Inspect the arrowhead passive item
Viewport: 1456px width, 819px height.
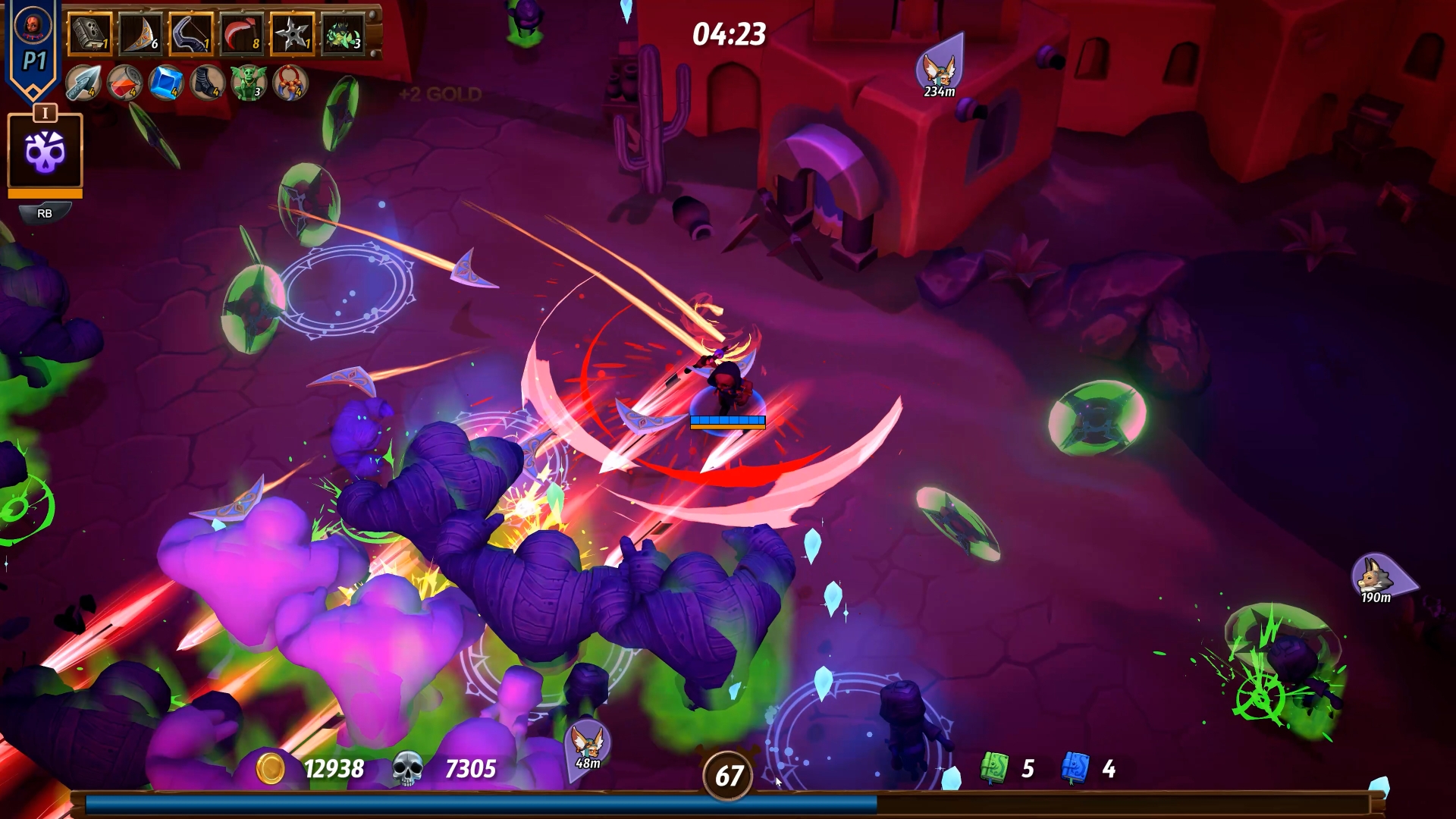pyautogui.click(x=83, y=83)
